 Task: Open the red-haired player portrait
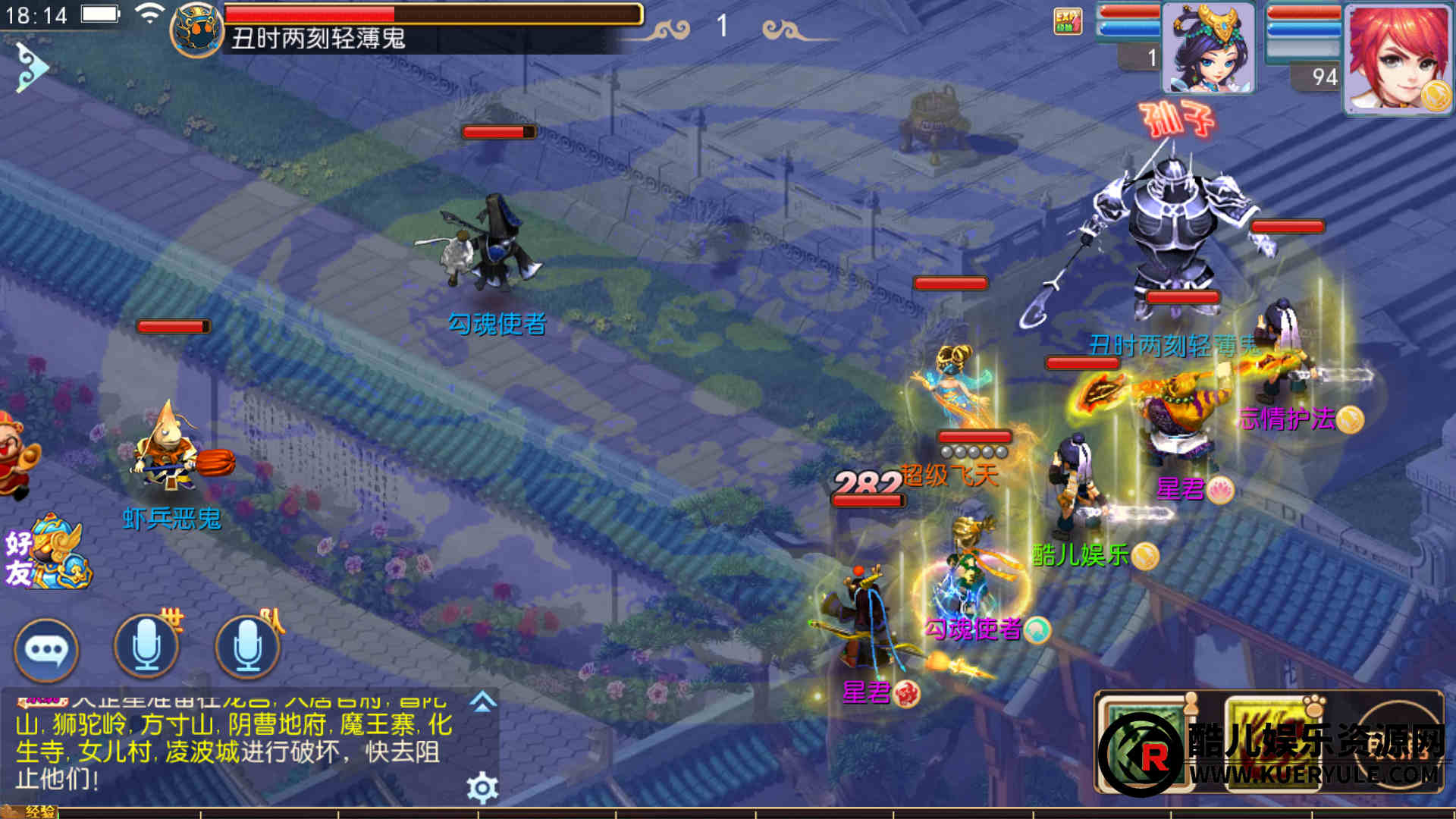point(1397,59)
